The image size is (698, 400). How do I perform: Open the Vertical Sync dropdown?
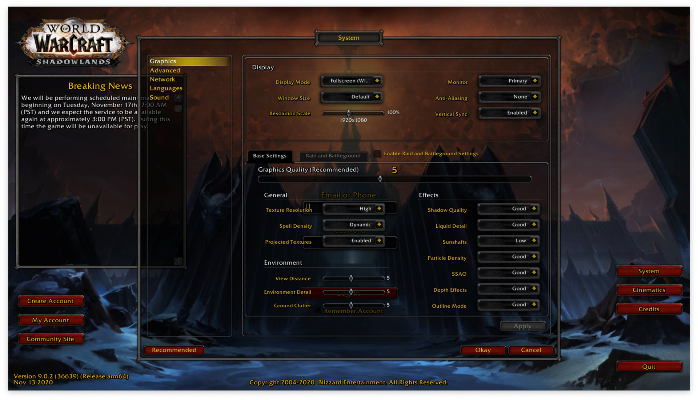click(509, 113)
